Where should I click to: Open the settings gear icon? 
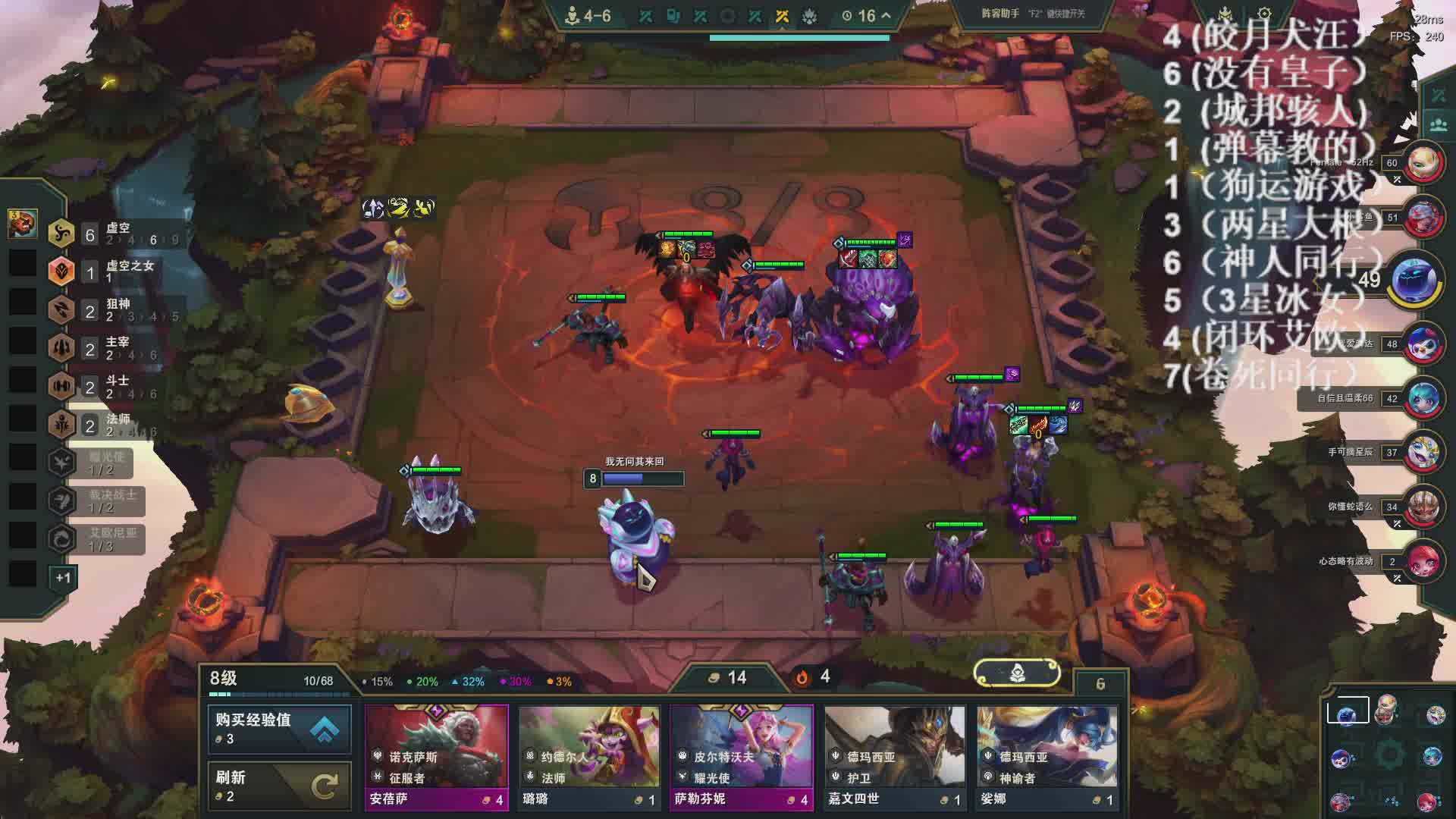(x=1264, y=14)
